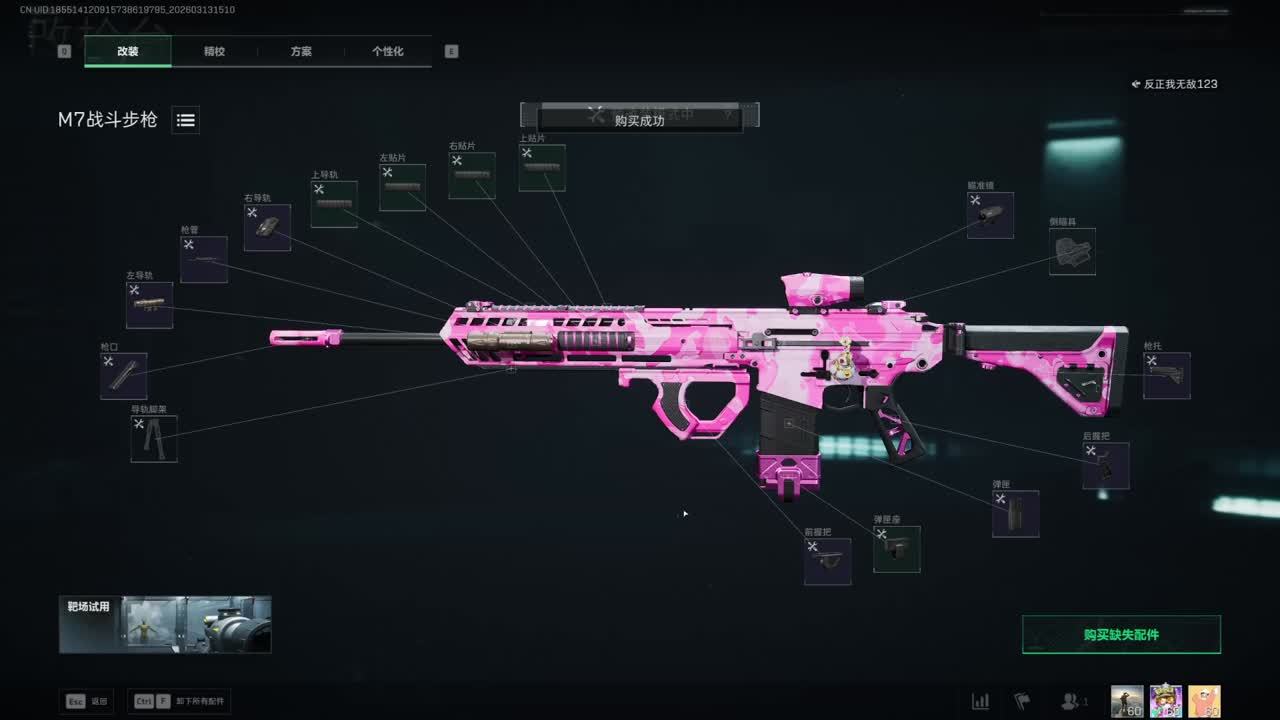Choose the 弹匣座 magazine well slot

[897, 549]
